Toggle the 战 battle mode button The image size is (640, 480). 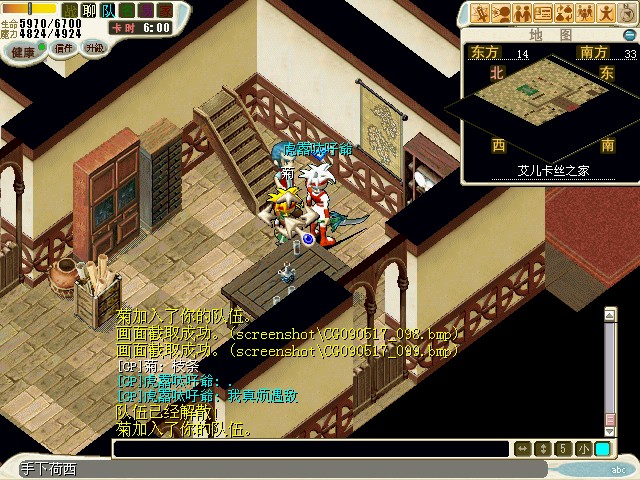coord(70,9)
